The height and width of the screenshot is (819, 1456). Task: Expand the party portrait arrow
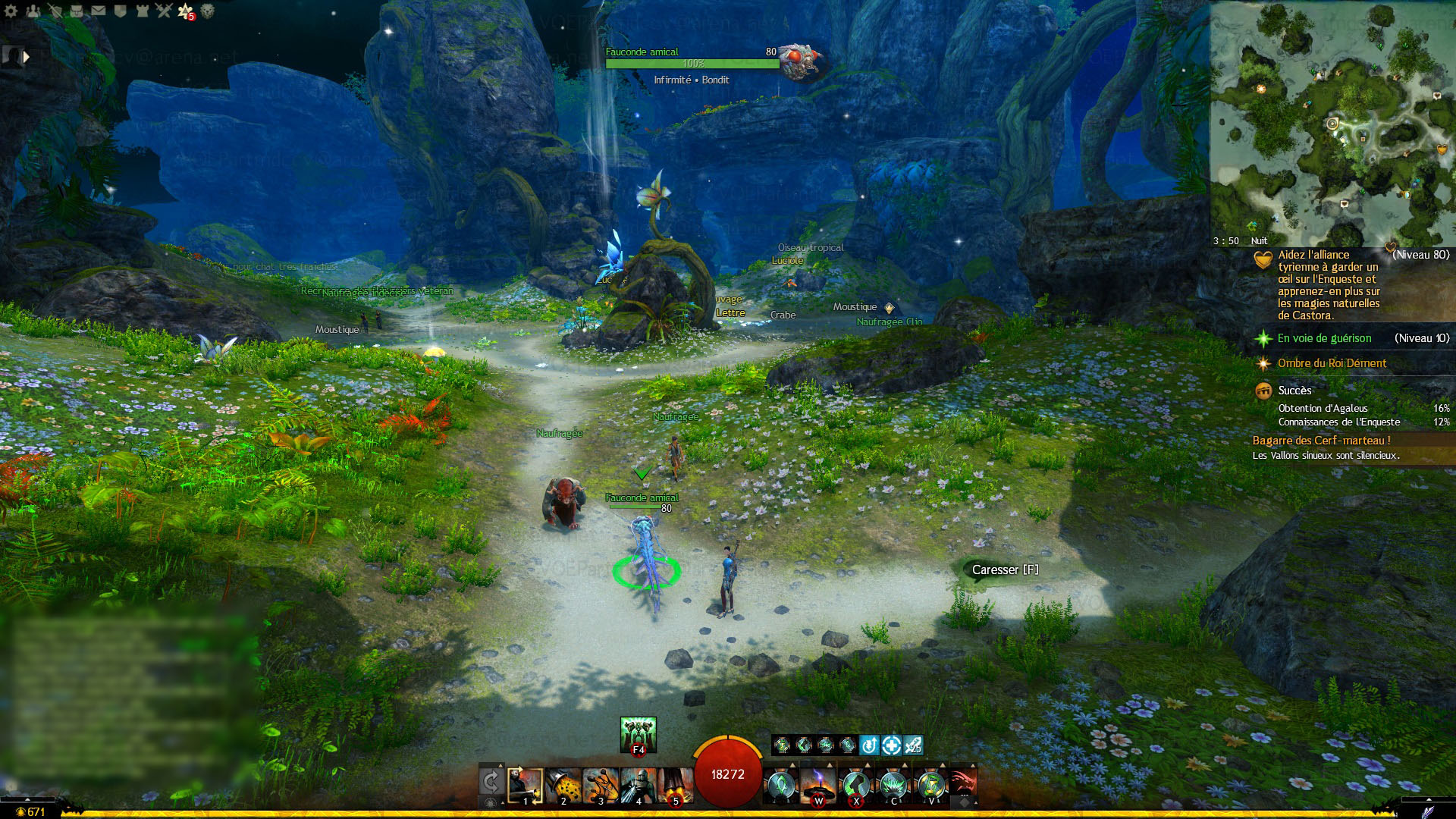[x=27, y=56]
